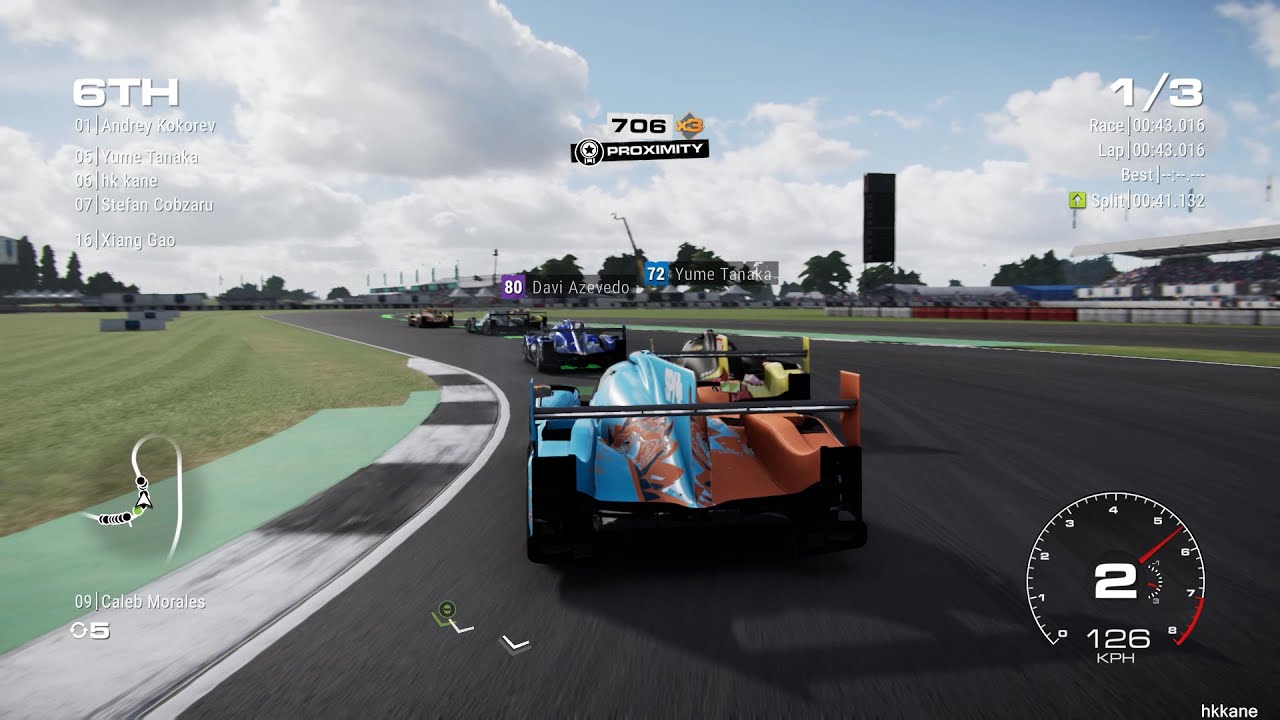Click the flashback counter icon showing 5
The image size is (1280, 720).
click(x=87, y=630)
